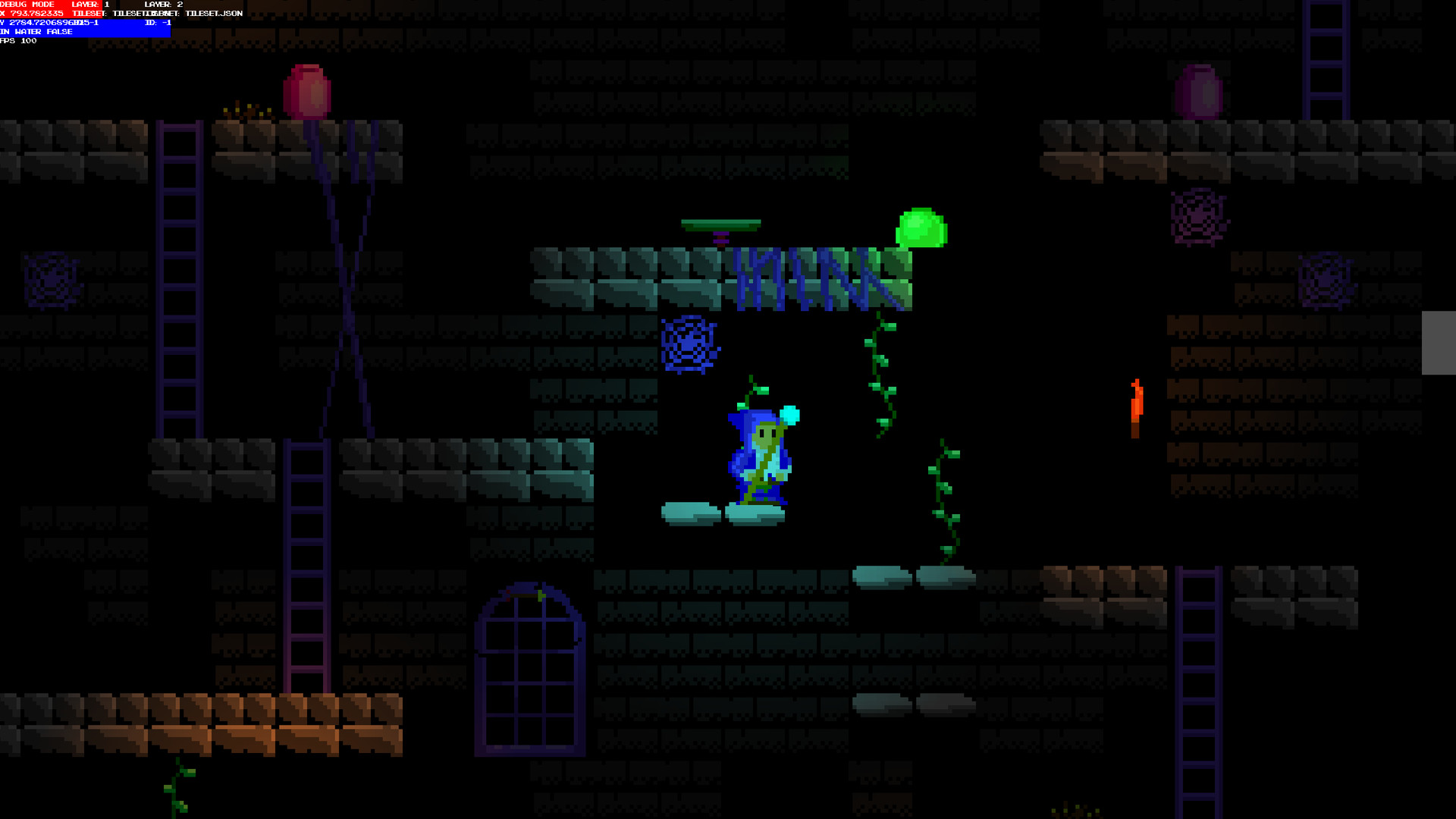
Task: Click the arched window at the bottom
Action: point(531,667)
